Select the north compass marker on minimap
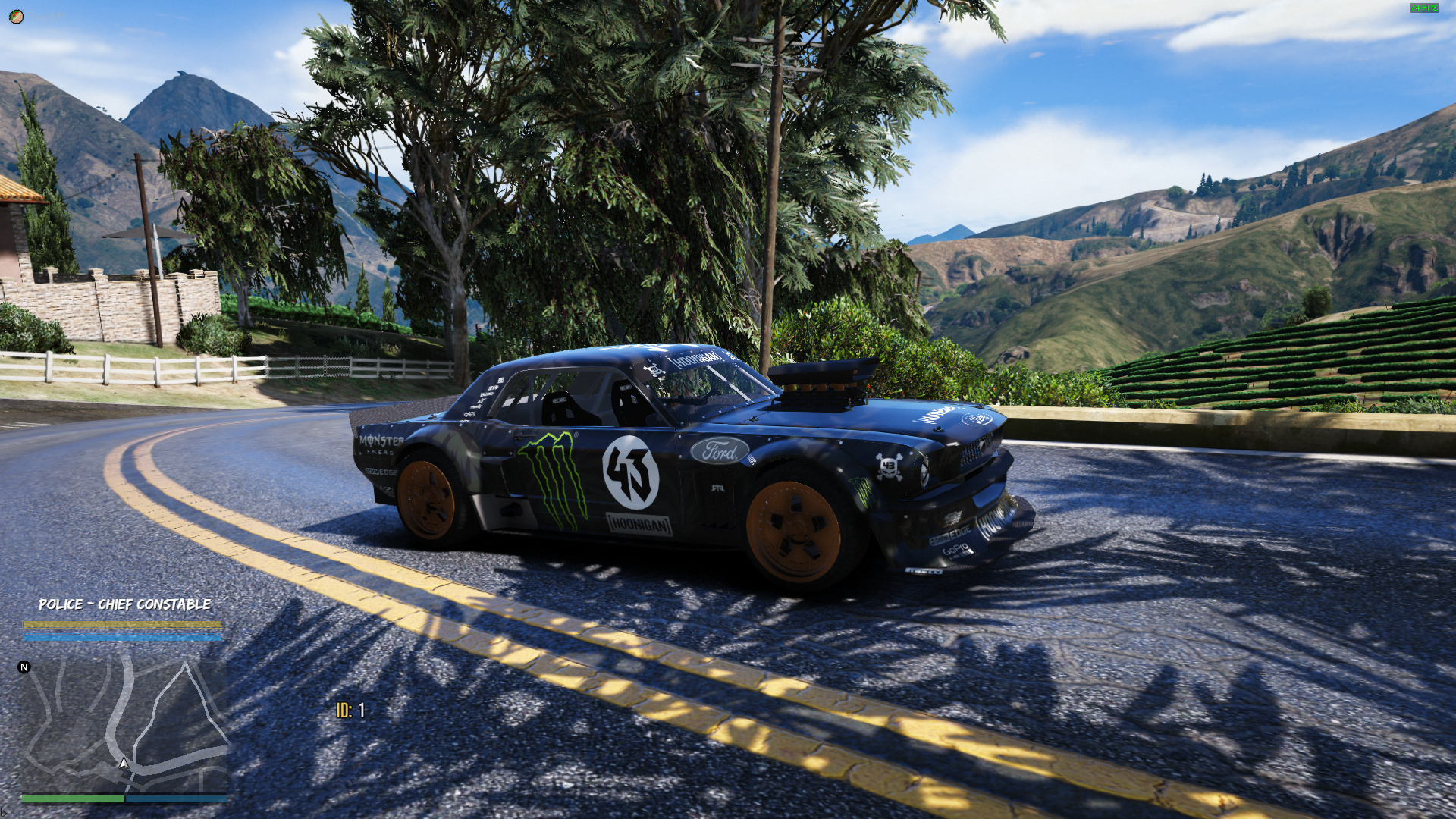Screen dimensions: 1456x819 [x=24, y=667]
